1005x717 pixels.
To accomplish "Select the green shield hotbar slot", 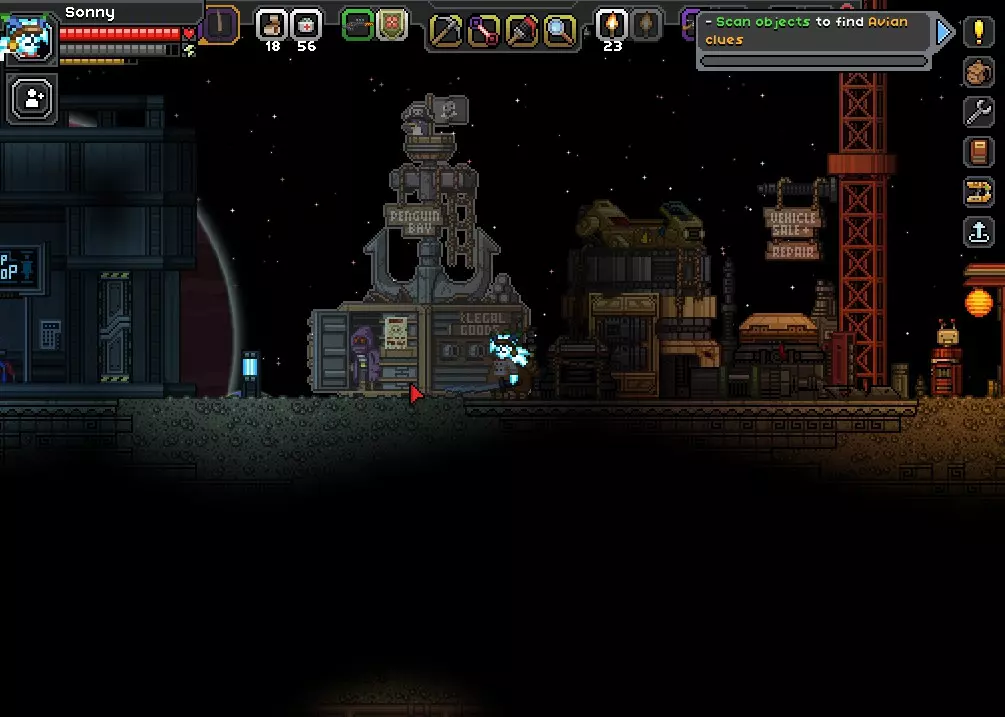I will click(392, 24).
